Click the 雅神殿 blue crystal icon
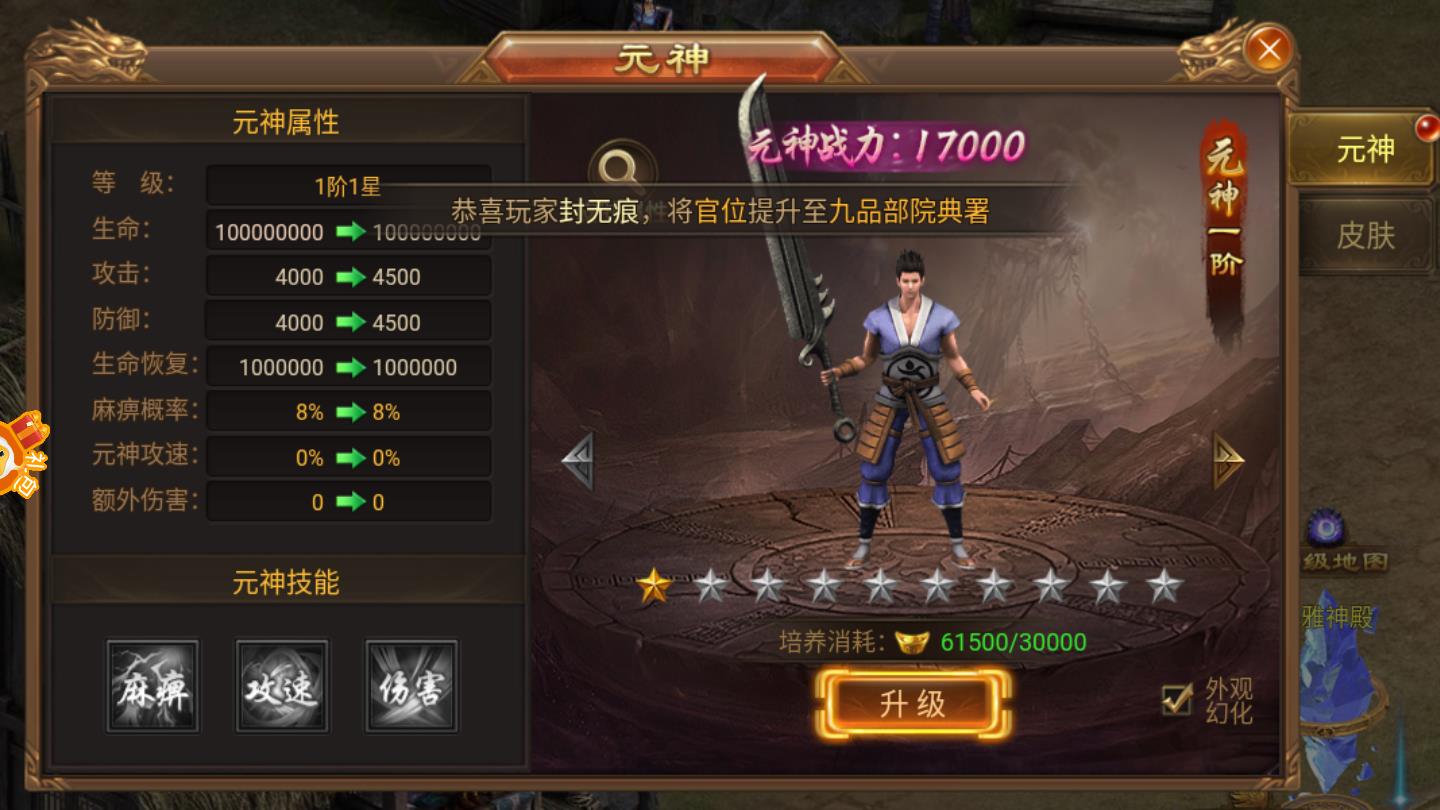The height and width of the screenshot is (810, 1440). (x=1337, y=650)
